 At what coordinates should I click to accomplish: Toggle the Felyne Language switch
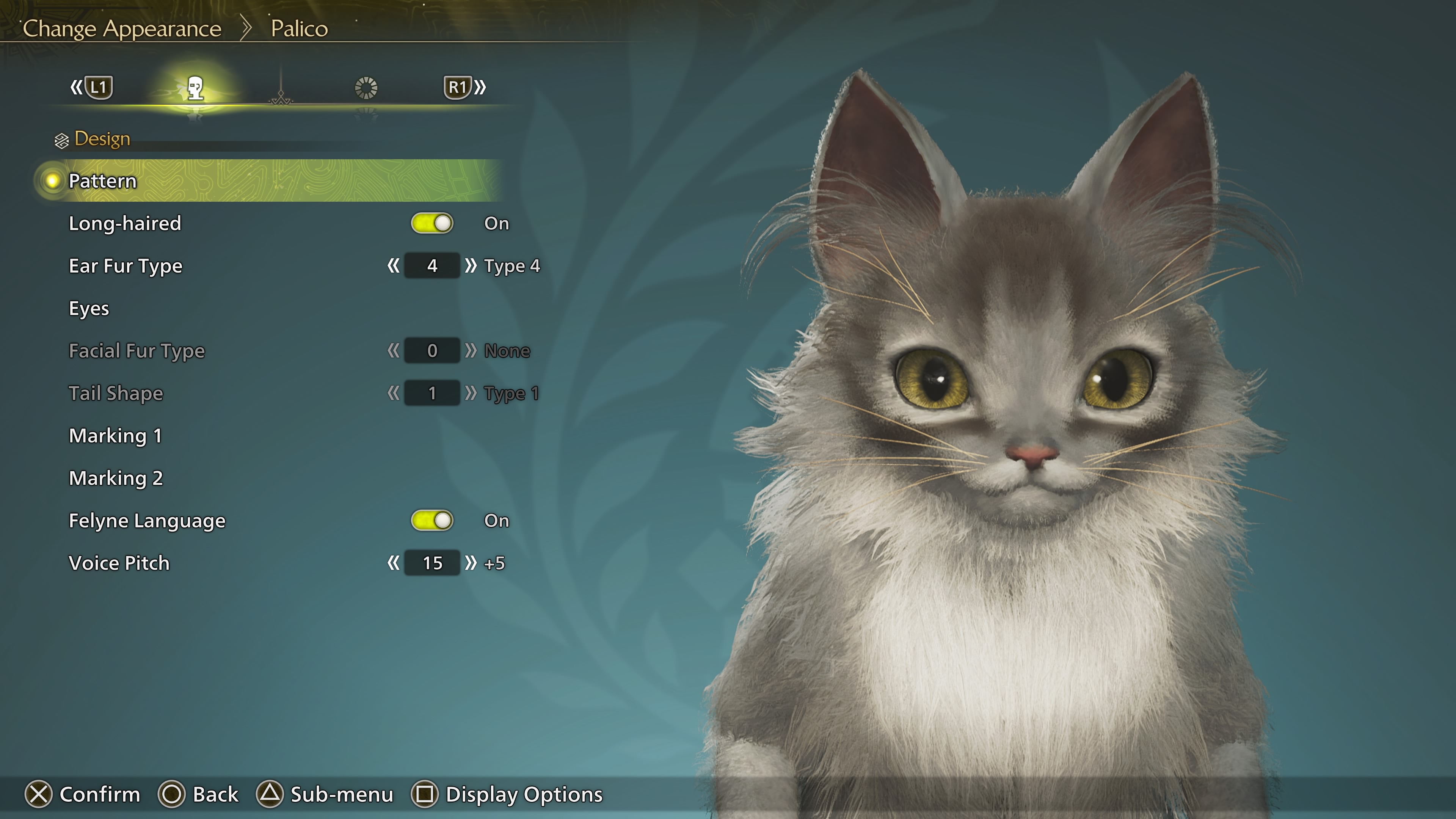[432, 521]
